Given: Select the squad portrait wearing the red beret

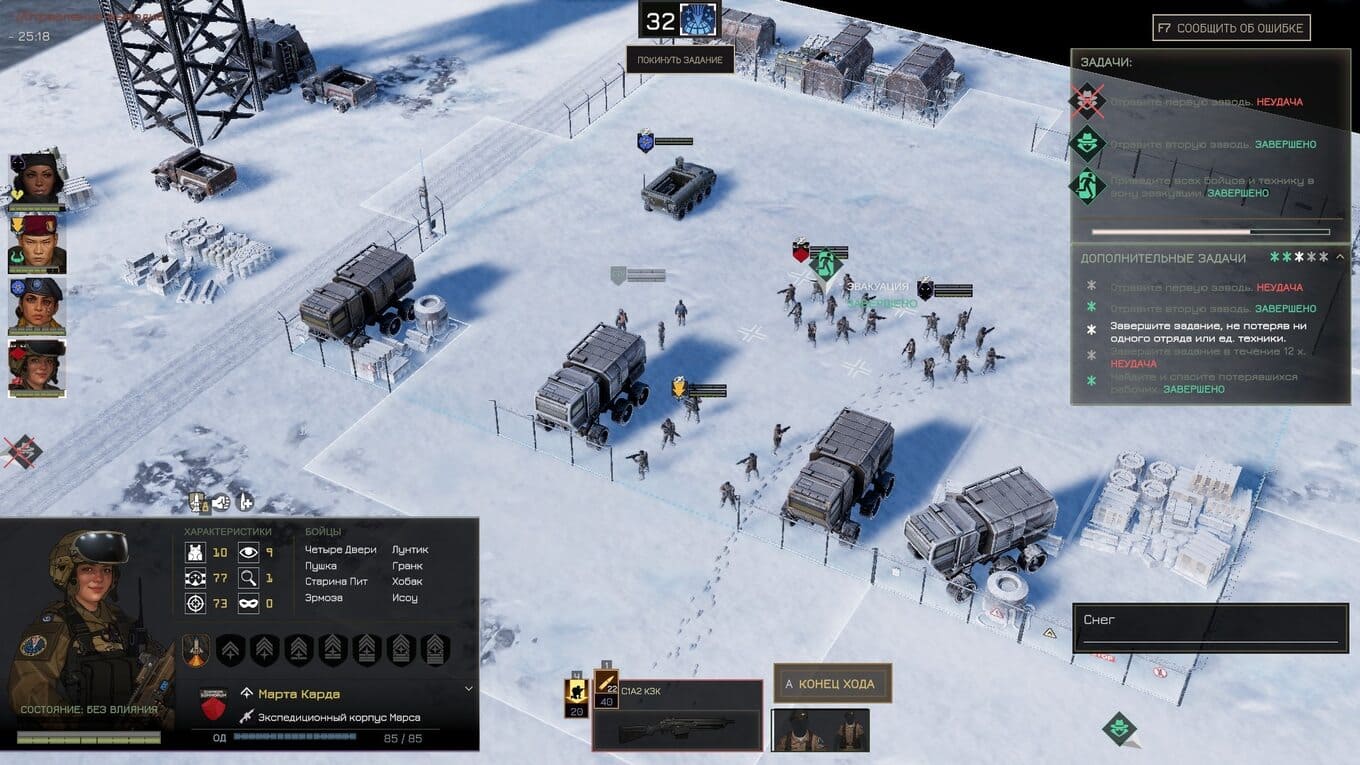Looking at the screenshot, I should (x=38, y=243).
